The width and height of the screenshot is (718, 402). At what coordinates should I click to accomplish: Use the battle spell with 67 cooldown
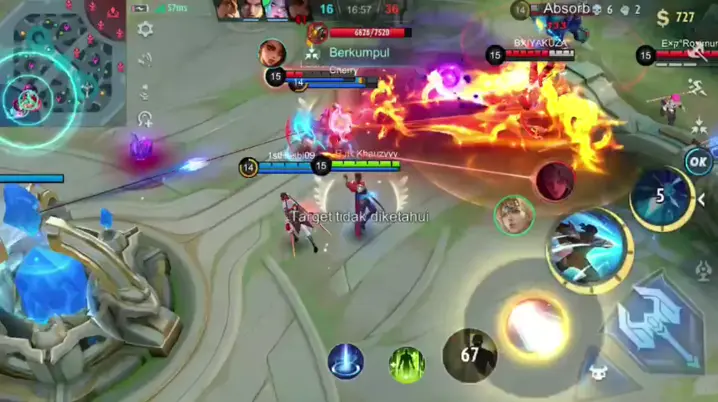pyautogui.click(x=470, y=355)
